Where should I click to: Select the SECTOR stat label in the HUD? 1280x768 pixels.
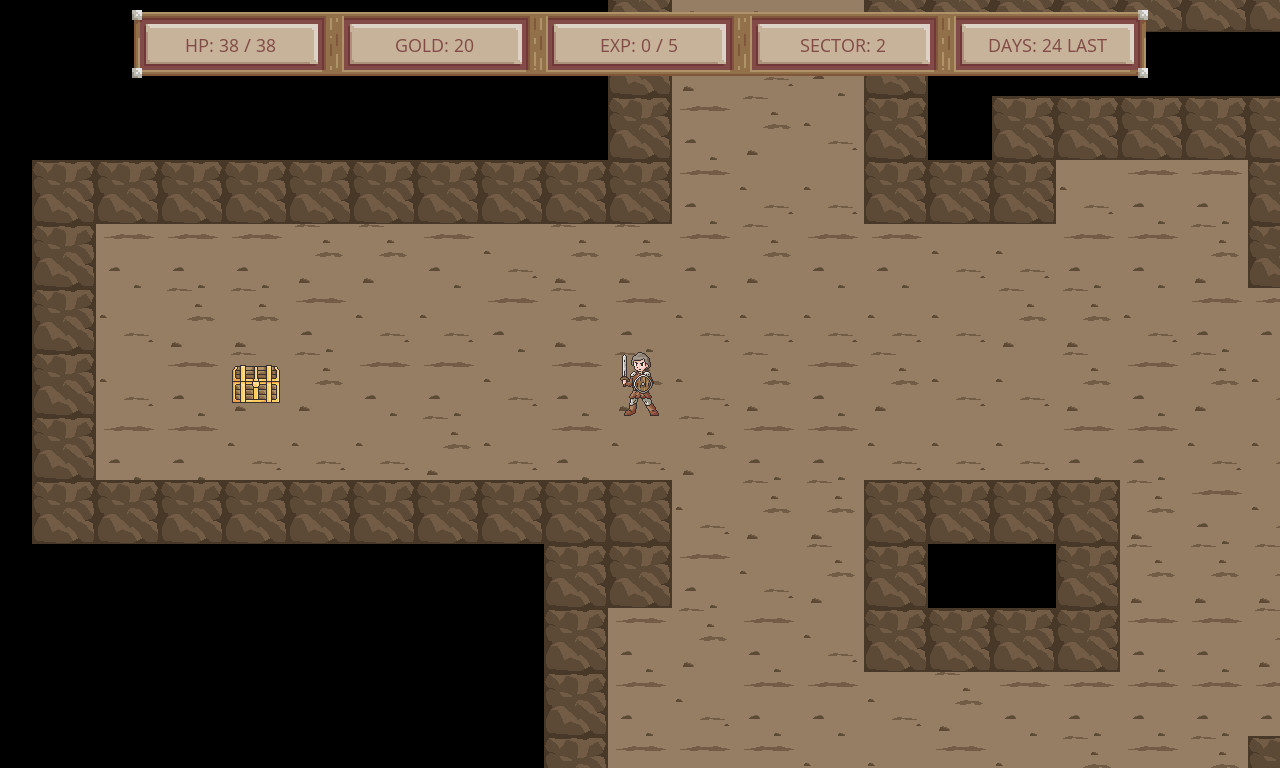click(x=844, y=44)
